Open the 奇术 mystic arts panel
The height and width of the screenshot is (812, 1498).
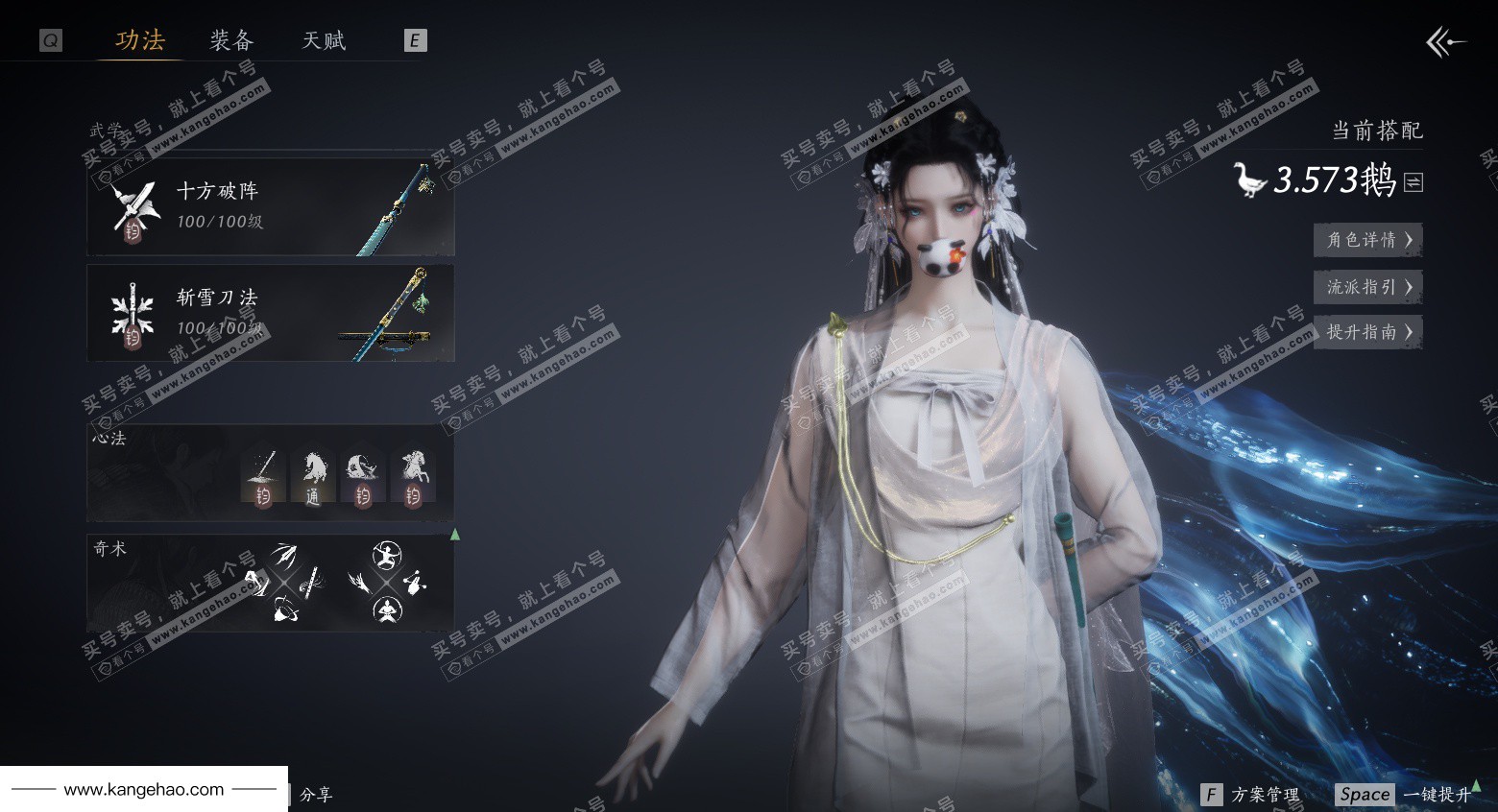pos(270,582)
